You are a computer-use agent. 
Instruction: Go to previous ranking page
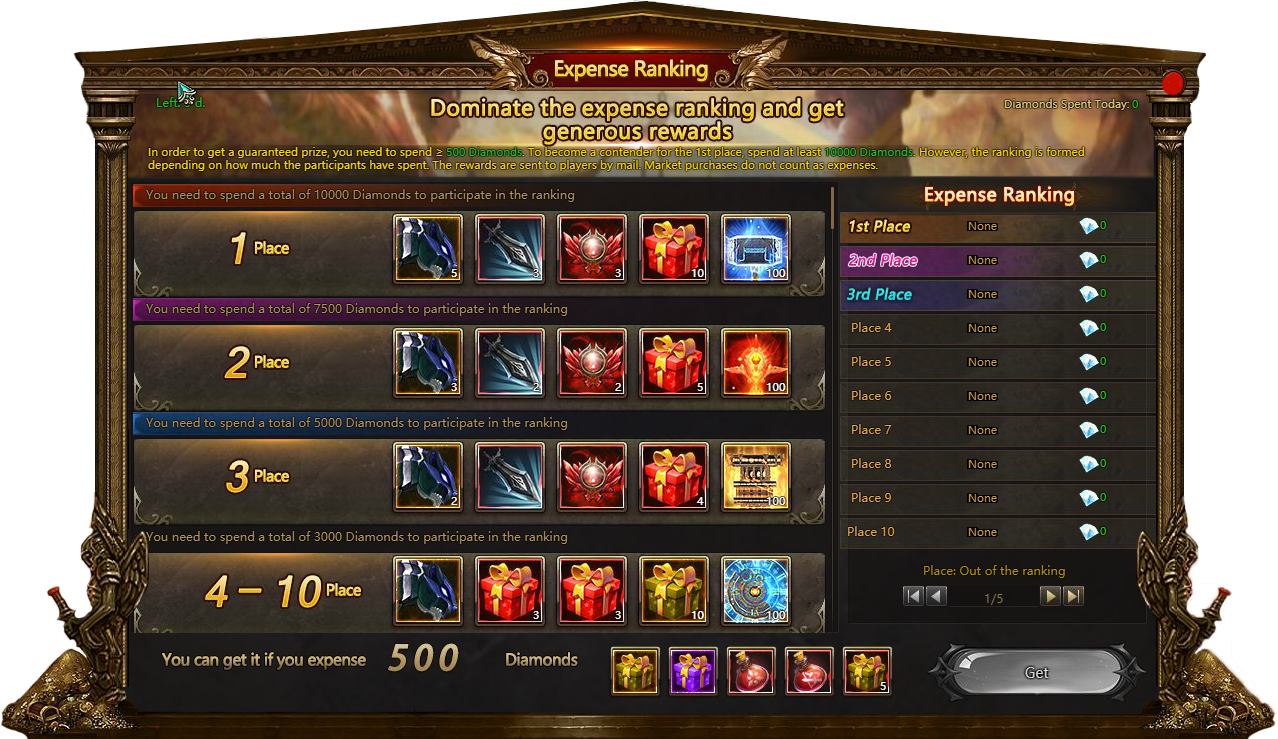click(x=936, y=597)
